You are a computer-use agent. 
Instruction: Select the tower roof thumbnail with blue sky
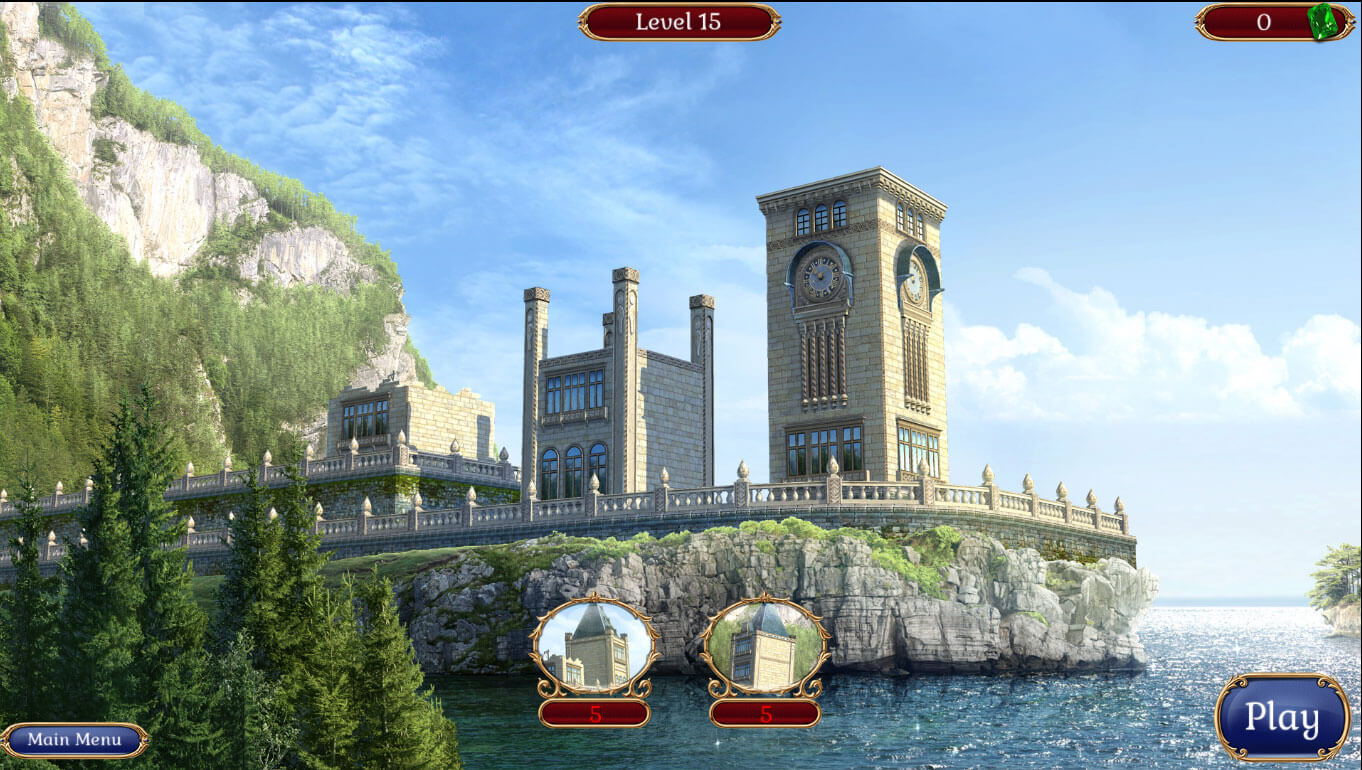coord(594,646)
